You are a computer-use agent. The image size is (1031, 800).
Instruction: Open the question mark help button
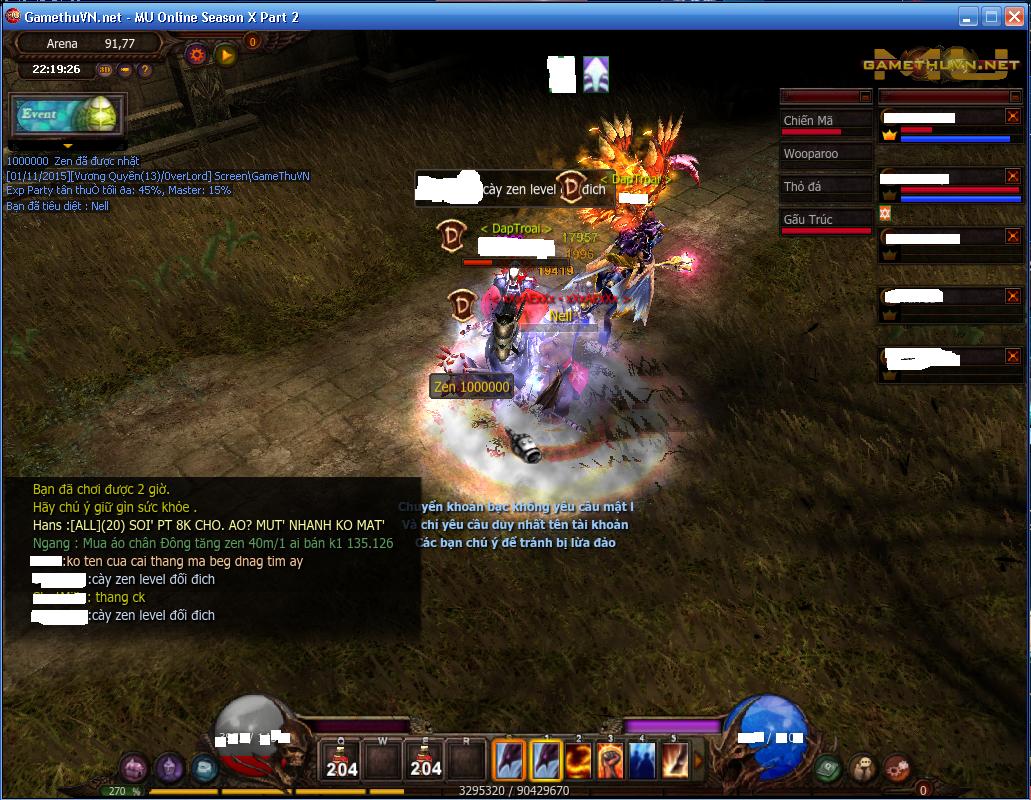(145, 70)
